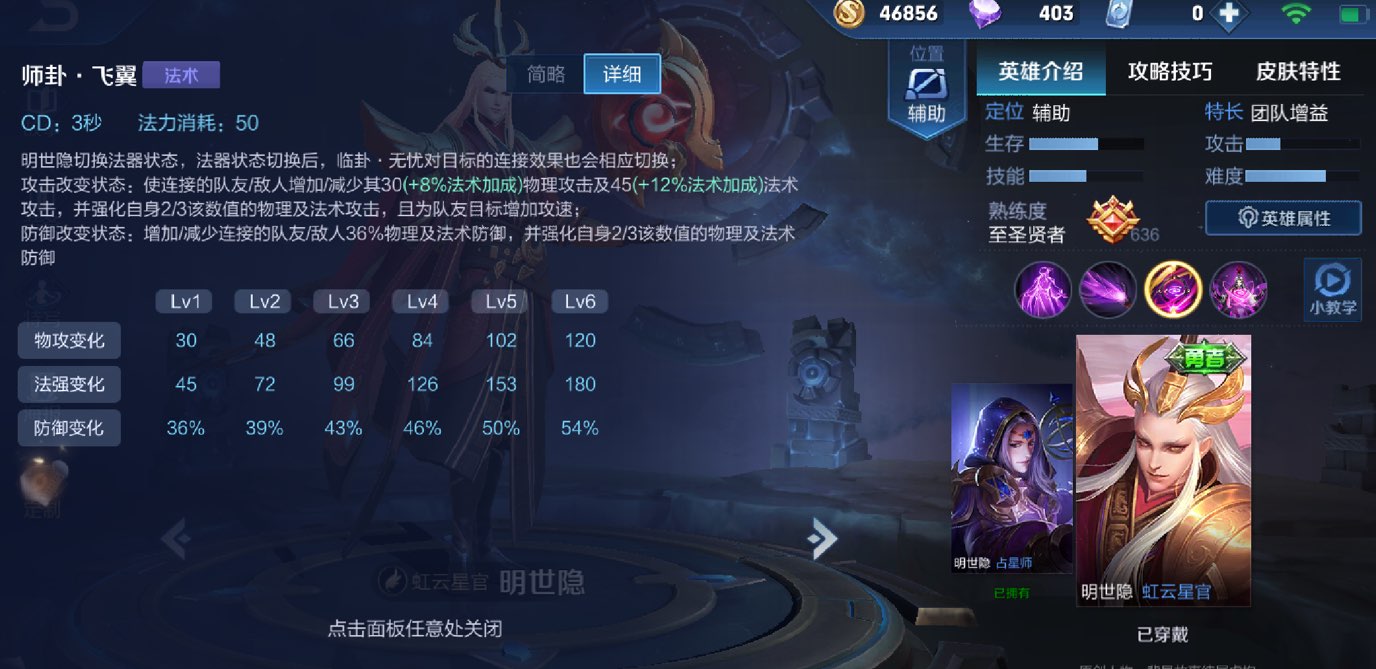Open the purple diamond currency icon
Screen dimensions: 1376x669
[x=985, y=13]
